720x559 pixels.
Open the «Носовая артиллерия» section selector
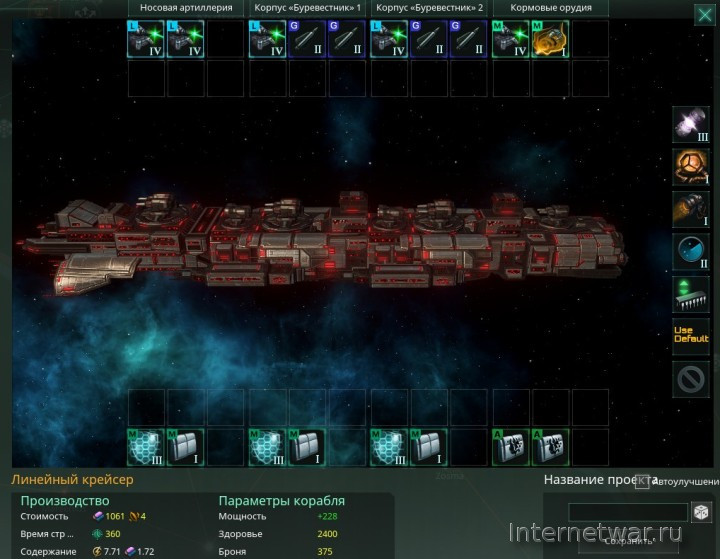pyautogui.click(x=185, y=8)
